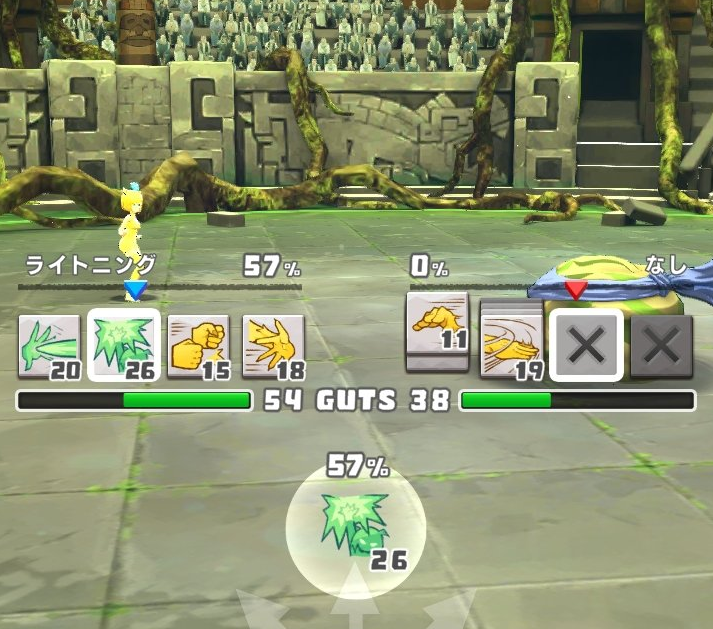The height and width of the screenshot is (629, 713).
Task: Select the green beam skill costing 20
Action: [x=49, y=346]
